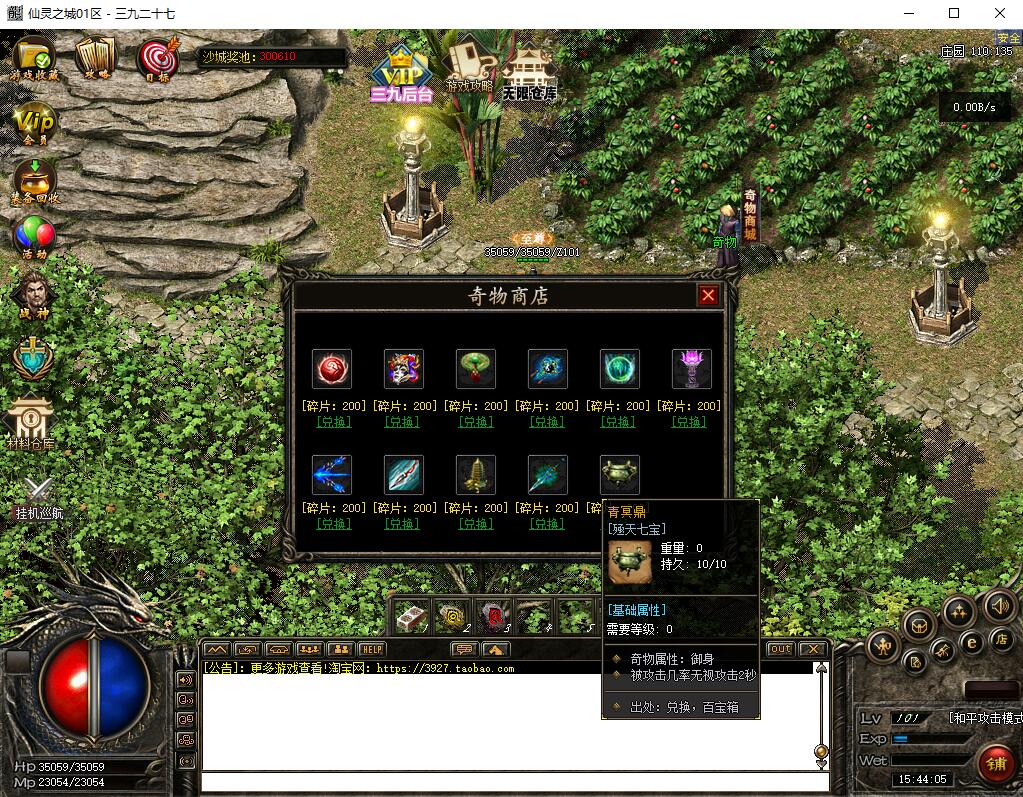Screen dimensions: 1023x797
Task: Select the colorful mask item in shop
Action: (x=404, y=368)
